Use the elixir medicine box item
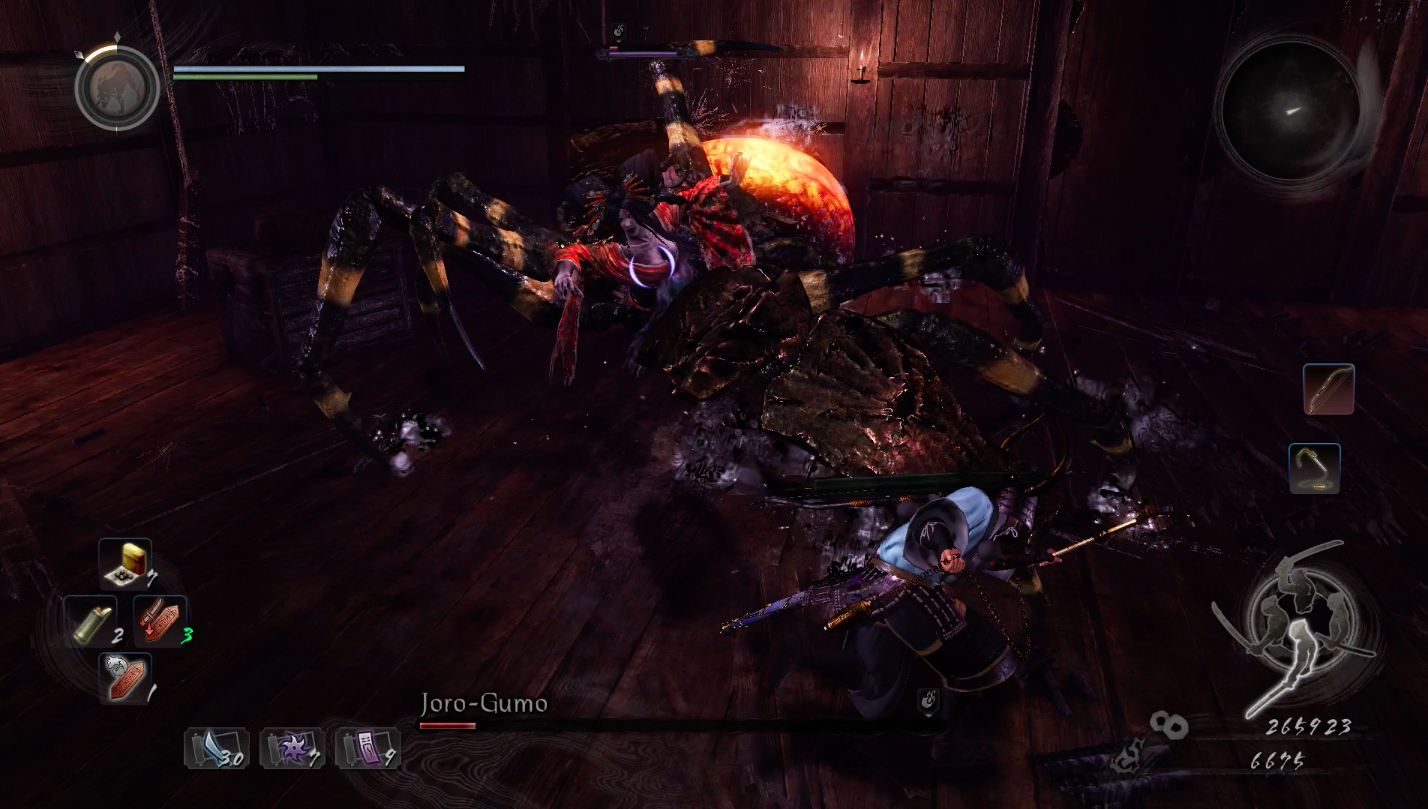The width and height of the screenshot is (1428, 809). (126, 565)
